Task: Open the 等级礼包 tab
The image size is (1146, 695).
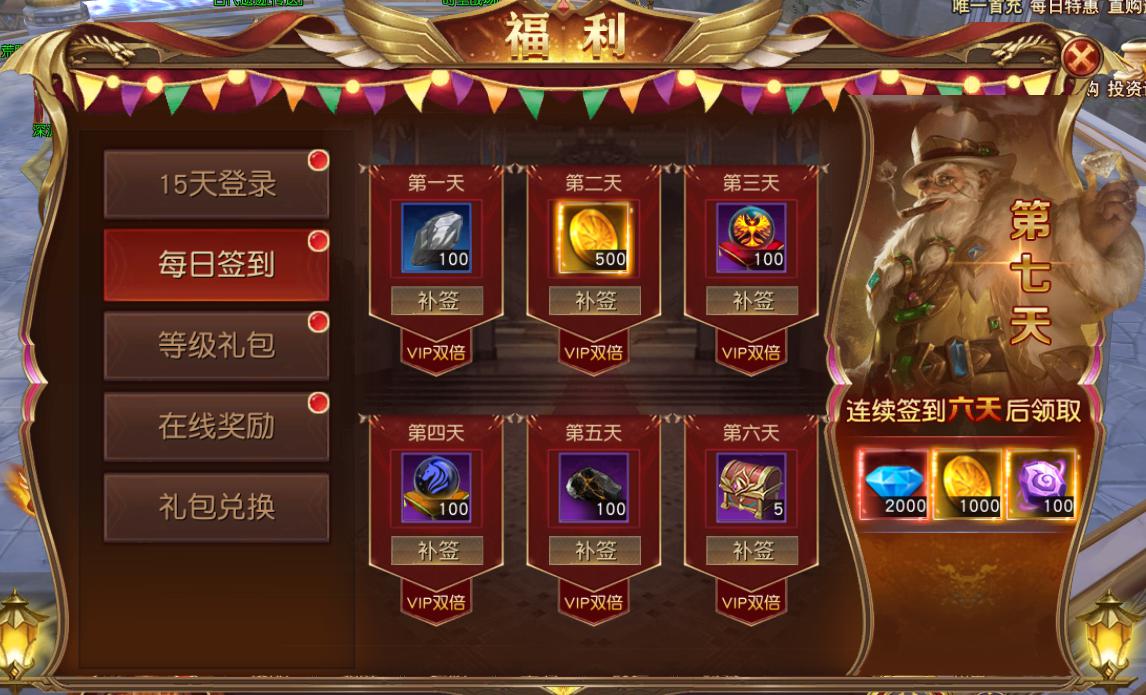Action: tap(216, 346)
